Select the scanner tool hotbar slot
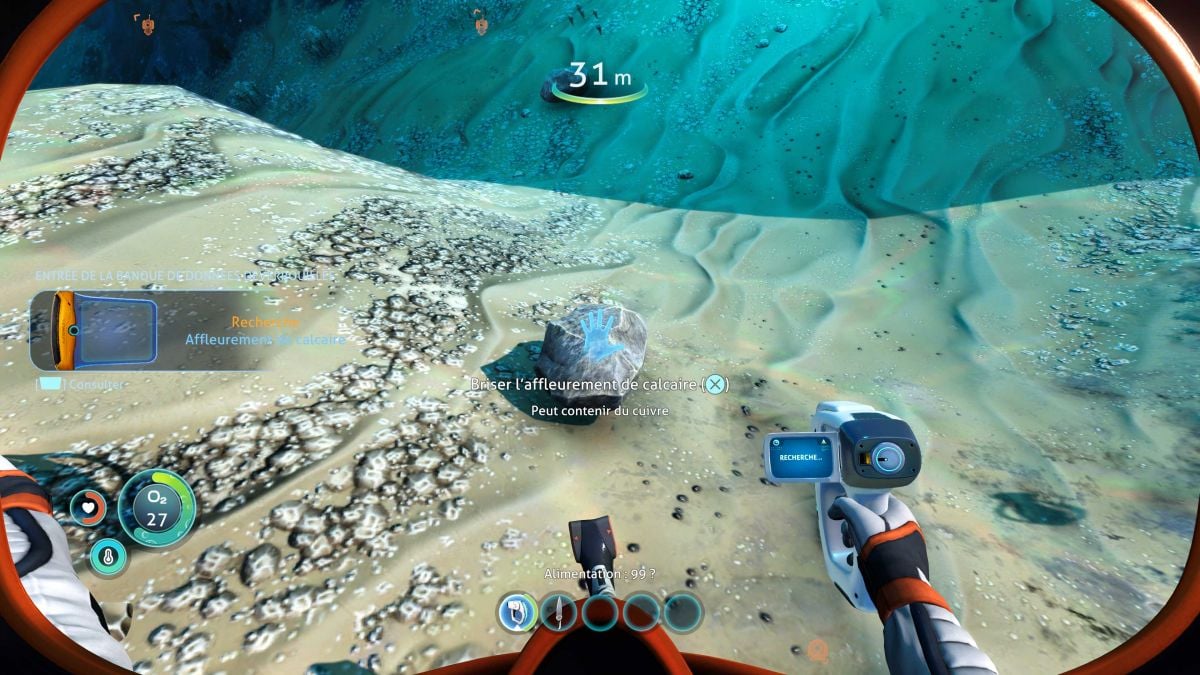Screen dimensions: 1200x675 click(517, 611)
